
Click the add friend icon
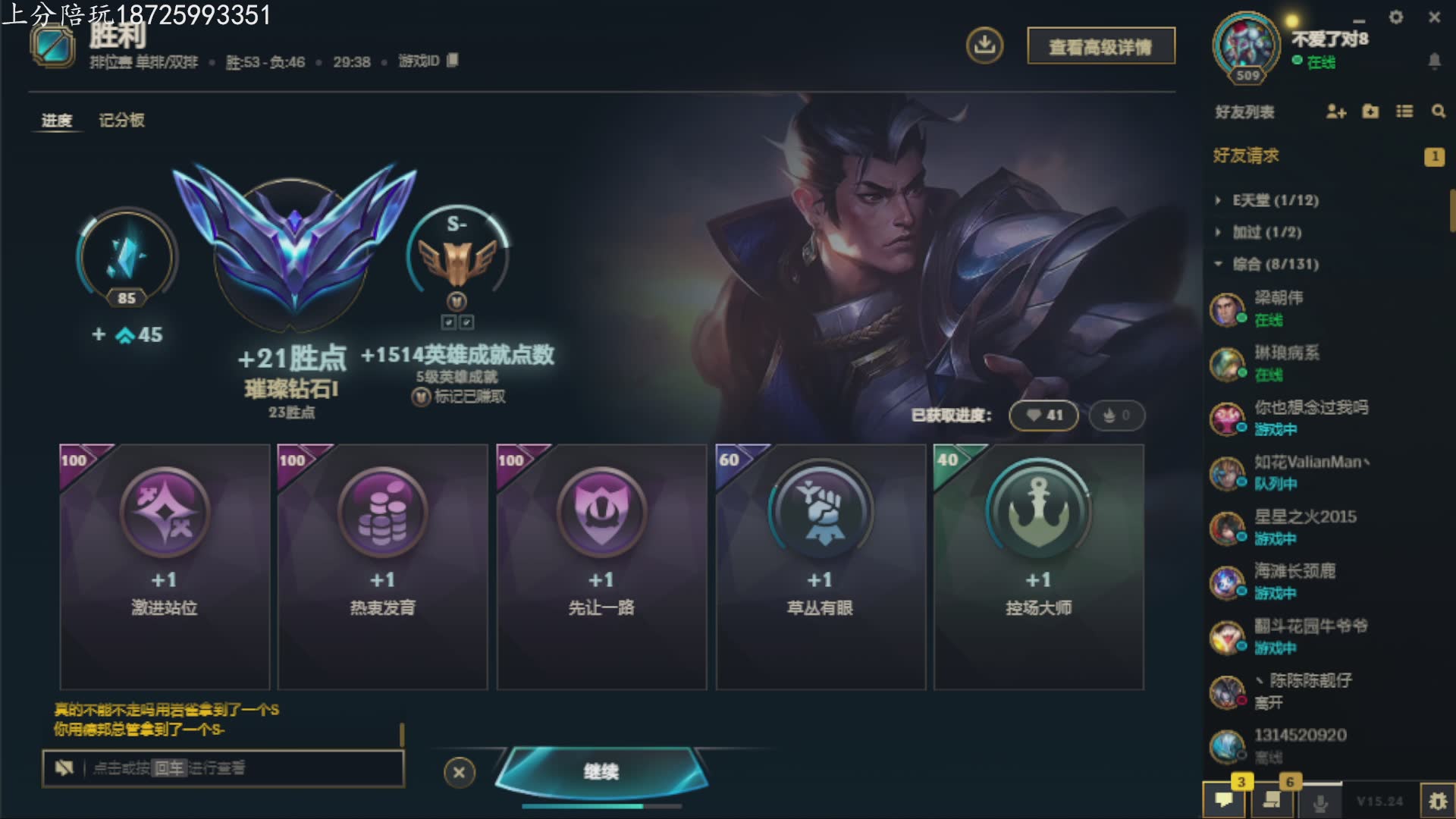(x=1335, y=111)
